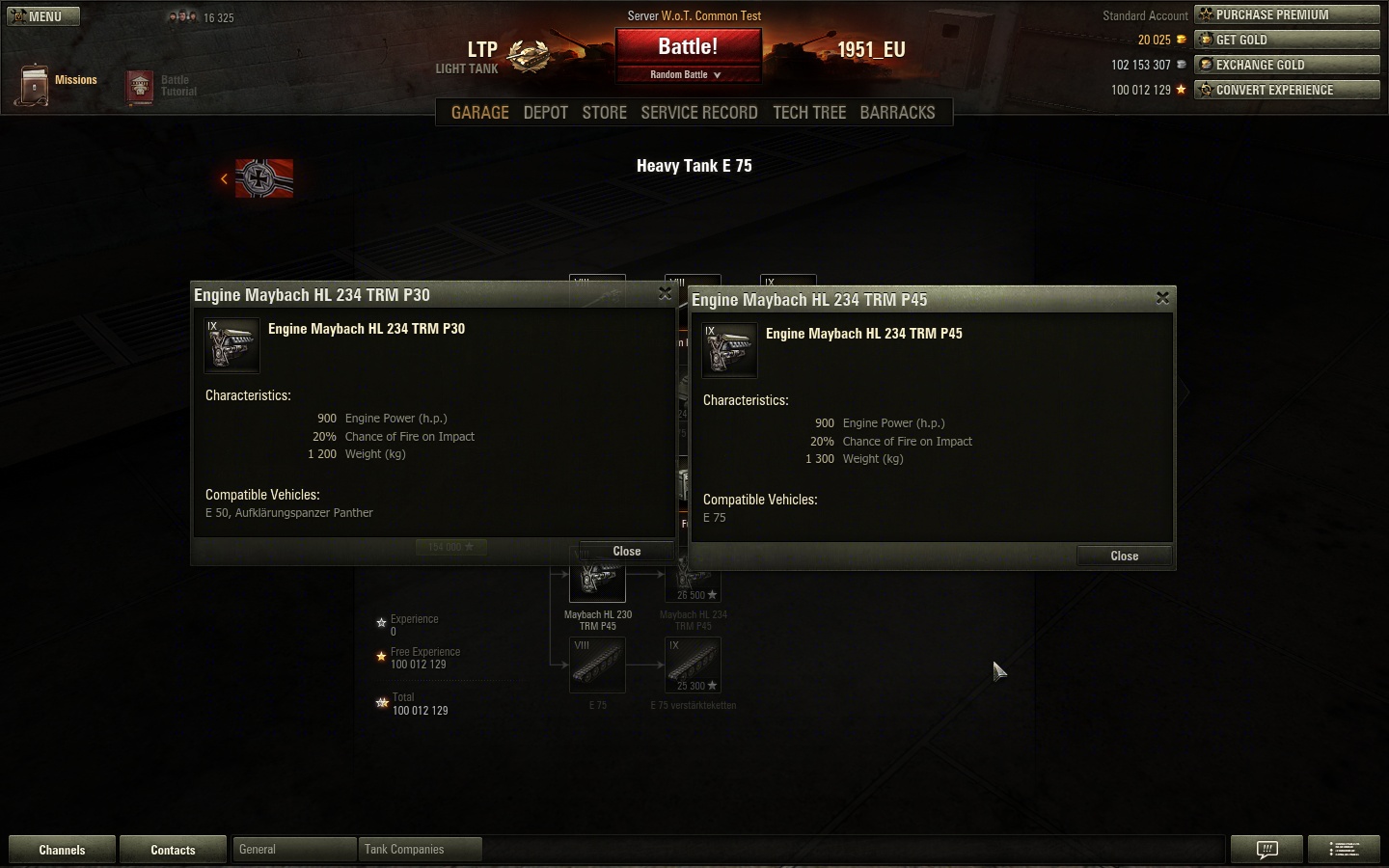Viewport: 1389px width, 868px height.
Task: Open the TECH TREE tab
Action: 808,113
